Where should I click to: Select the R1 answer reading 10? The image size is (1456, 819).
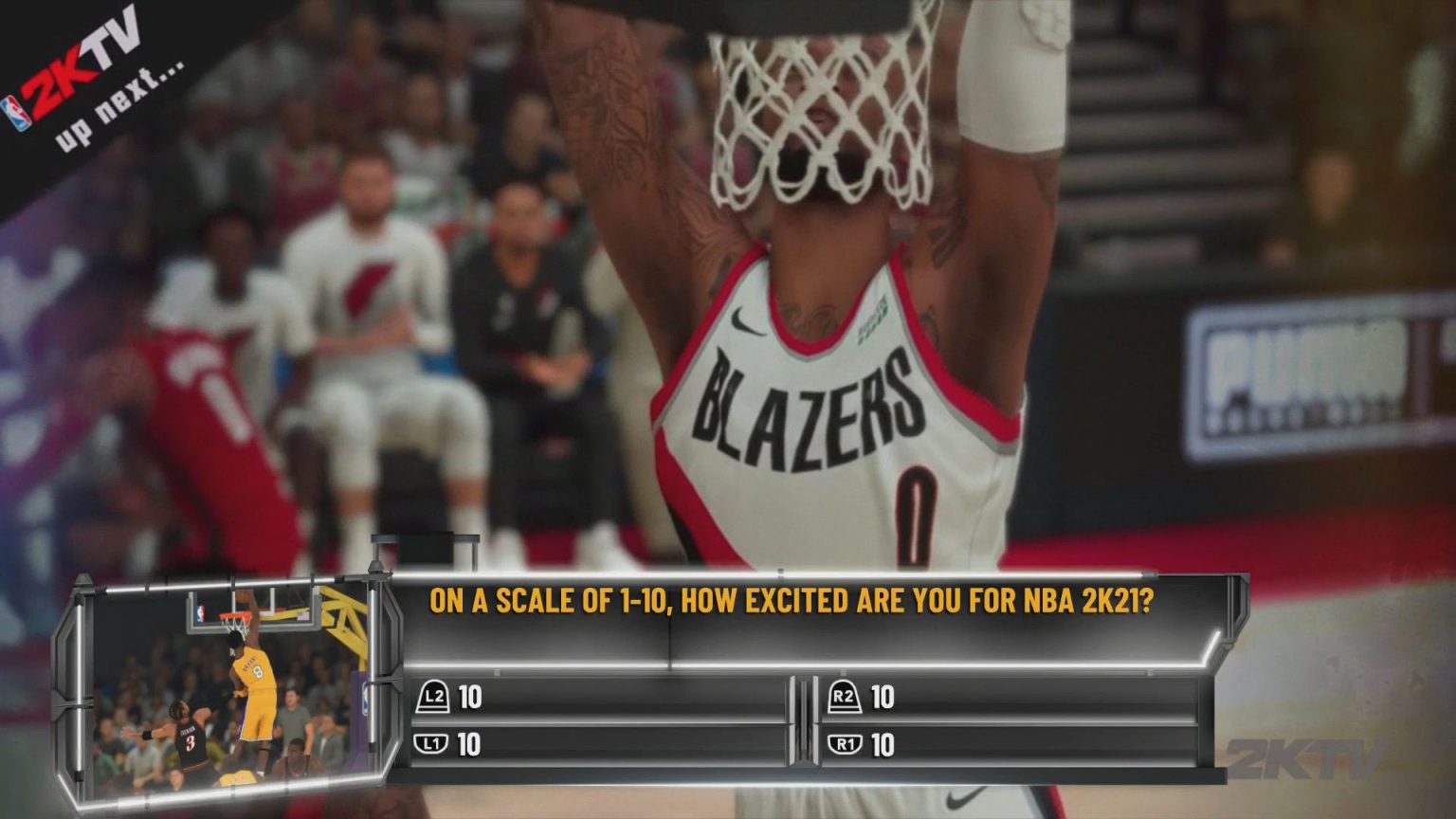(883, 745)
